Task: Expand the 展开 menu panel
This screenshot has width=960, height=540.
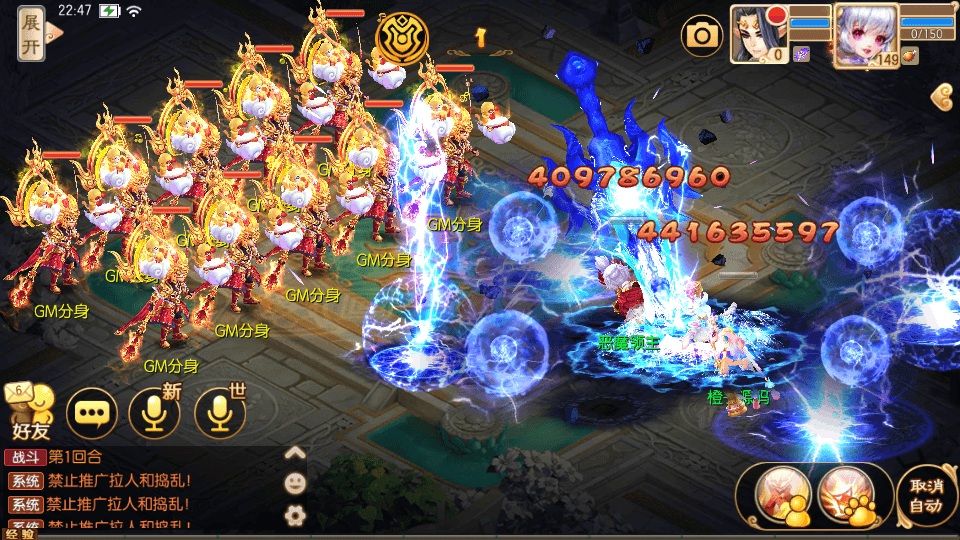Action: (33, 34)
